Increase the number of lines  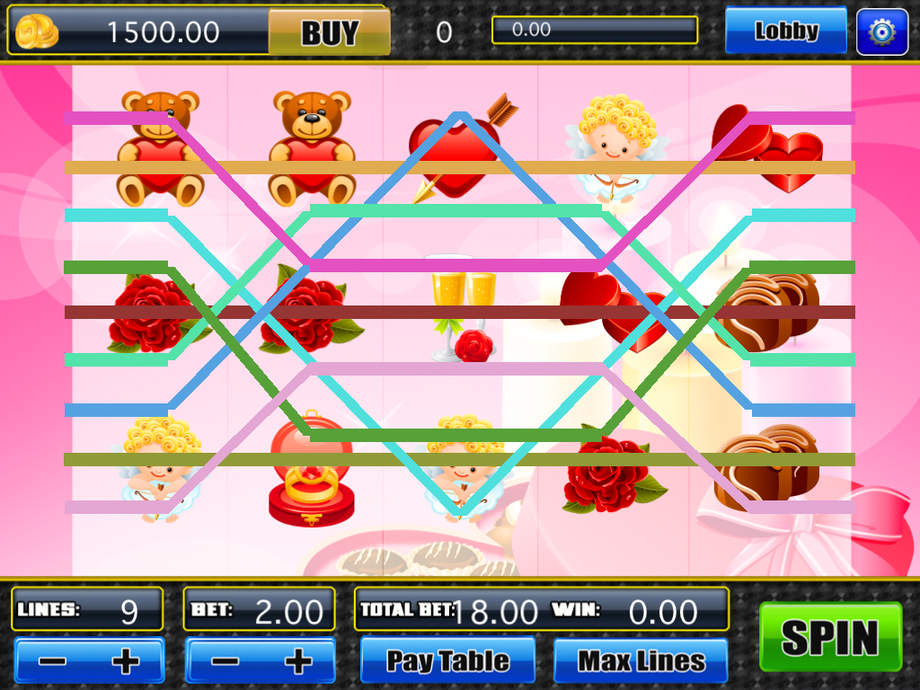click(125, 661)
